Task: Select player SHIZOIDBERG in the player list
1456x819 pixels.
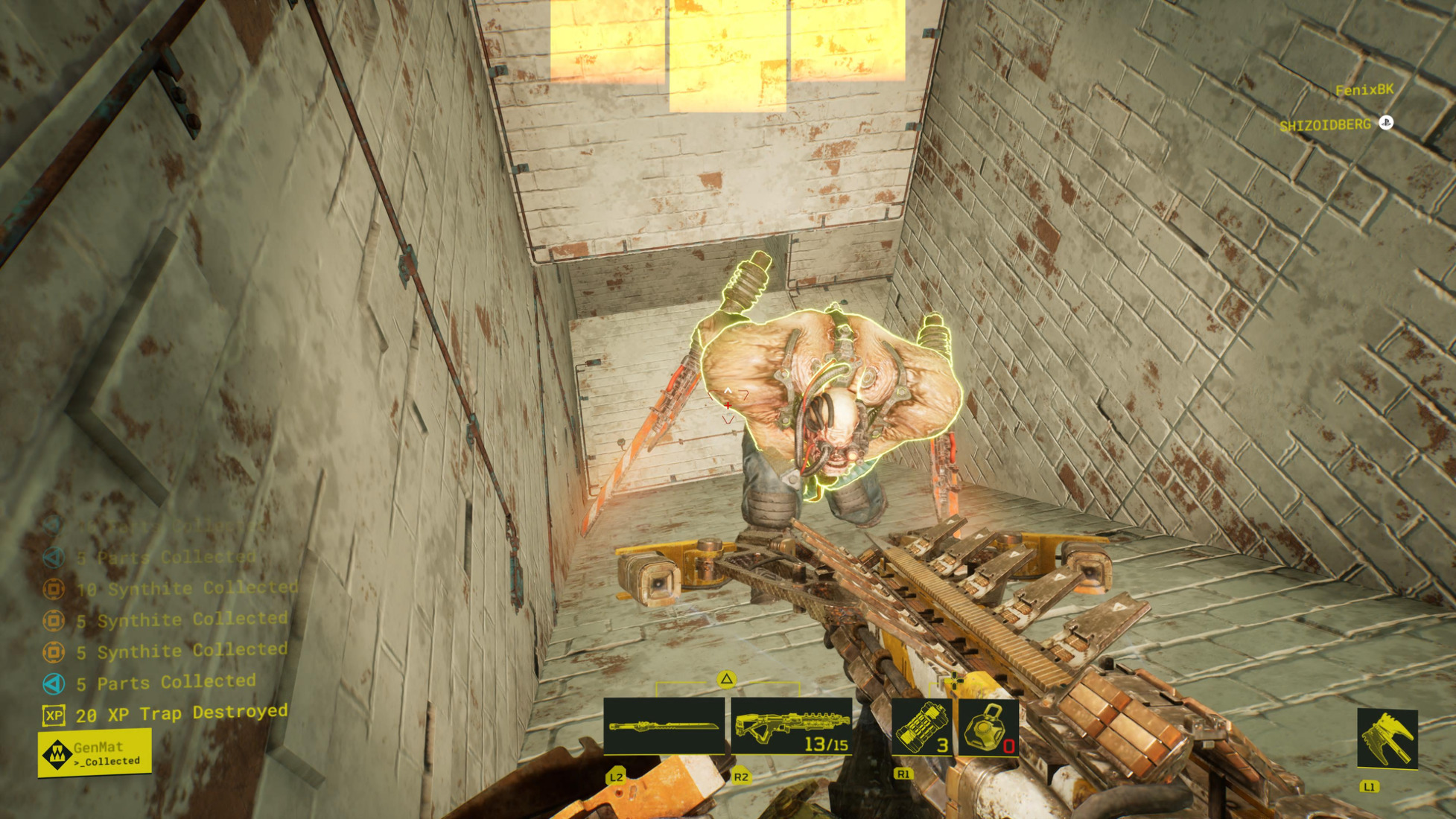Action: pos(1325,125)
